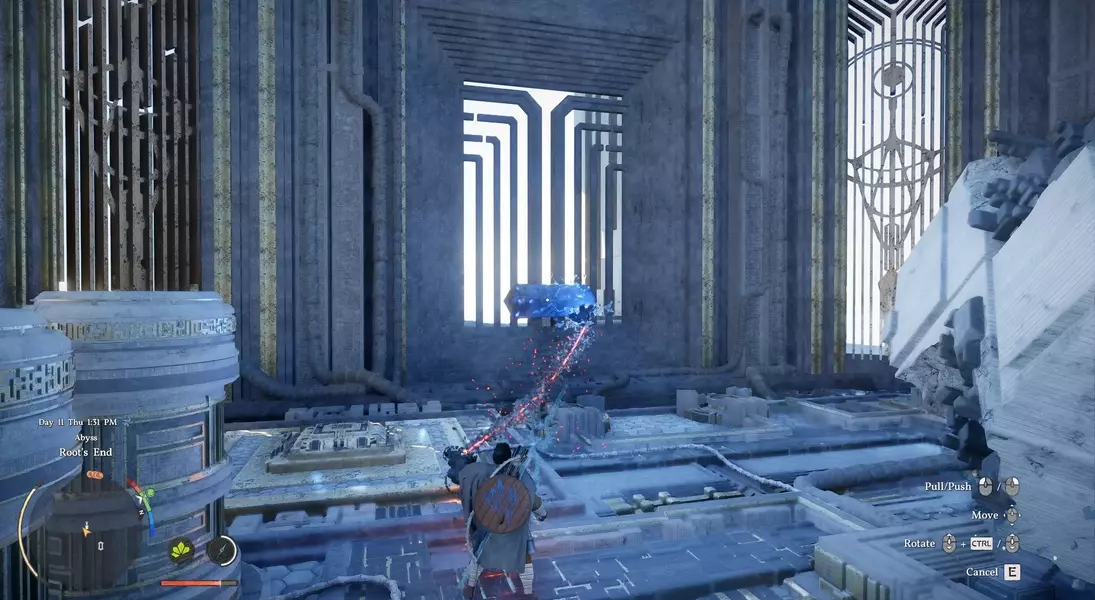Click the compass needle icon

point(222,549)
